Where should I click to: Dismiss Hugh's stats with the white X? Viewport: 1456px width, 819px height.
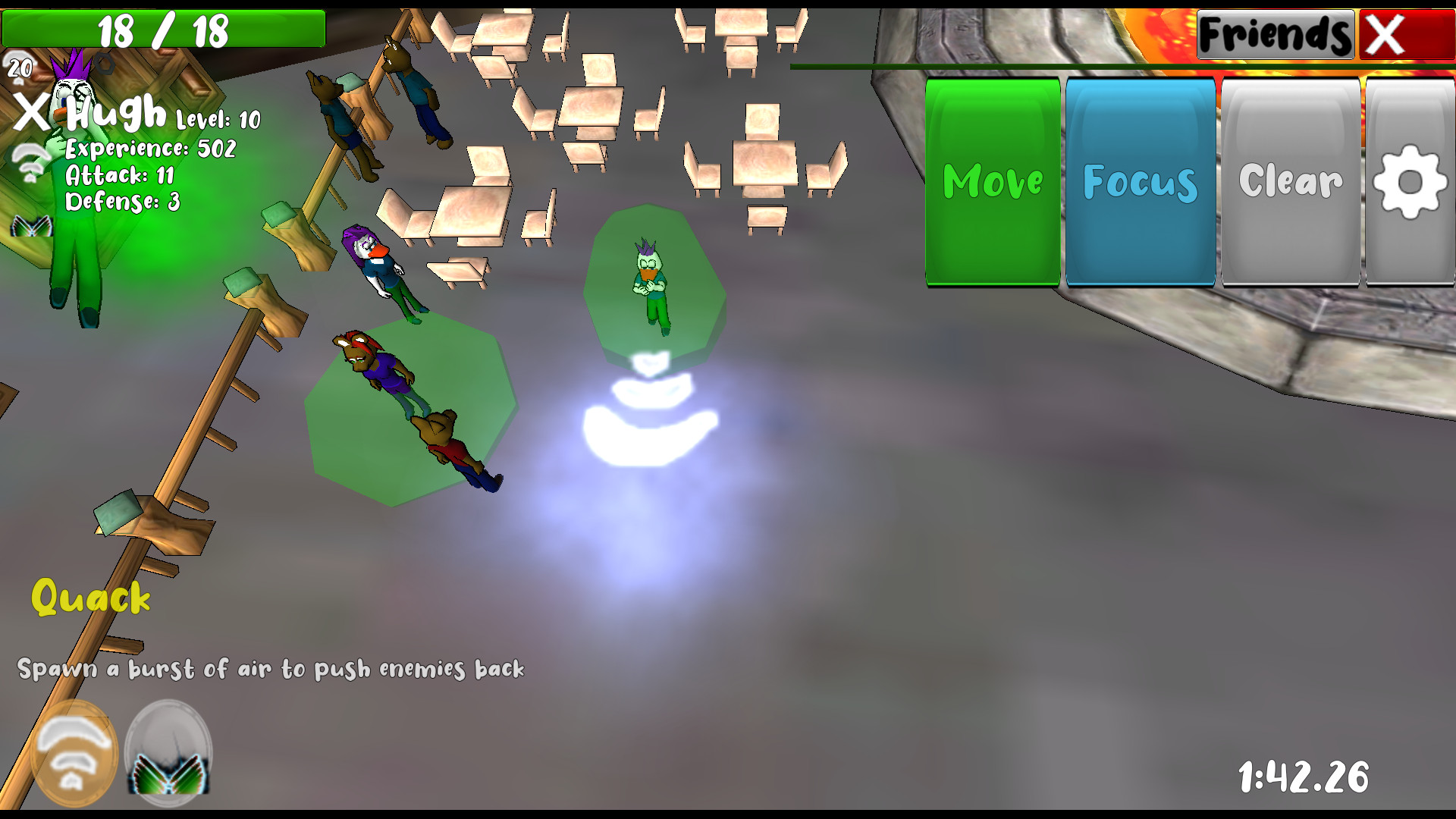(32, 114)
